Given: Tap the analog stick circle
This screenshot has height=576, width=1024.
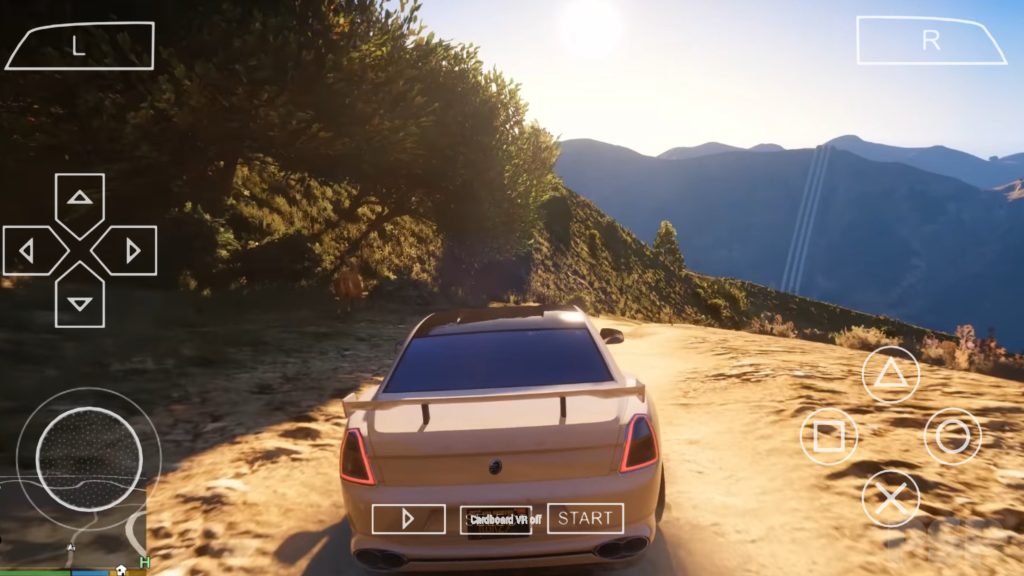Looking at the screenshot, I should 88,457.
